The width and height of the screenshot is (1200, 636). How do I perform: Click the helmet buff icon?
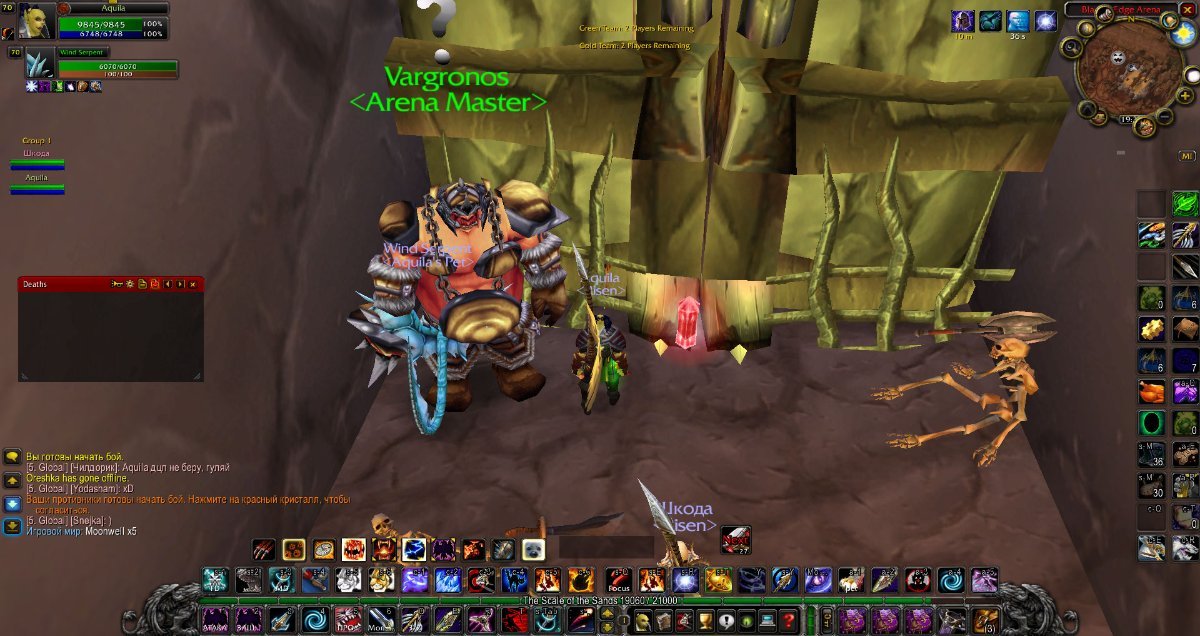coord(964,20)
